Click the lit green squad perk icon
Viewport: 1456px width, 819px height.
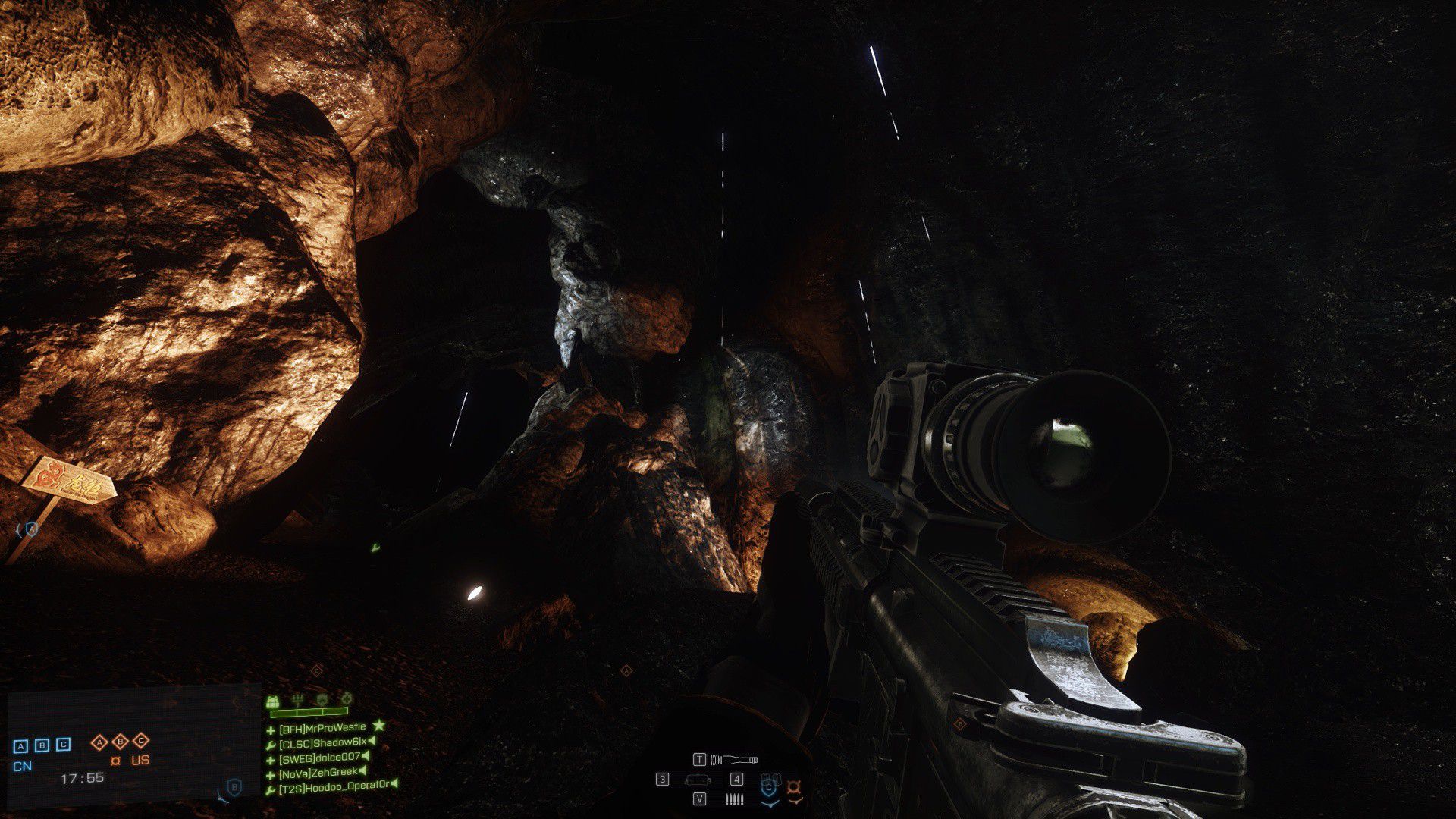click(x=274, y=702)
